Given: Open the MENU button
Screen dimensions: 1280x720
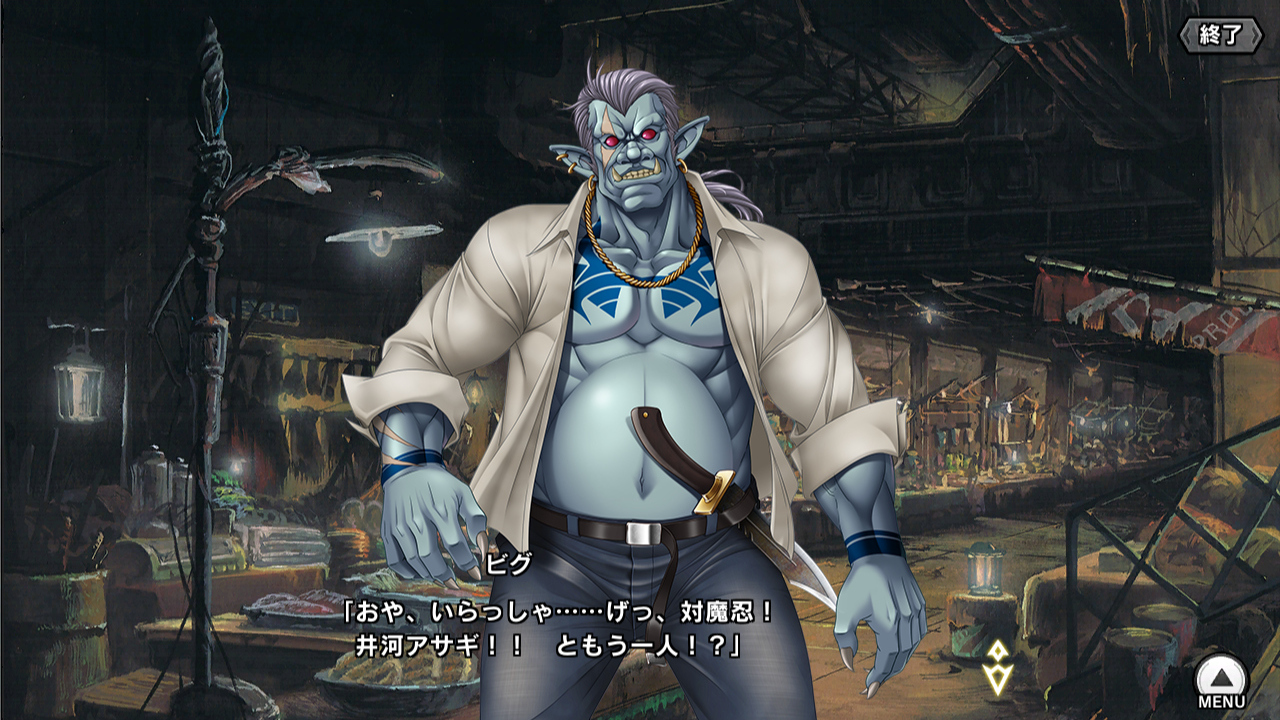Looking at the screenshot, I should click(1221, 681).
